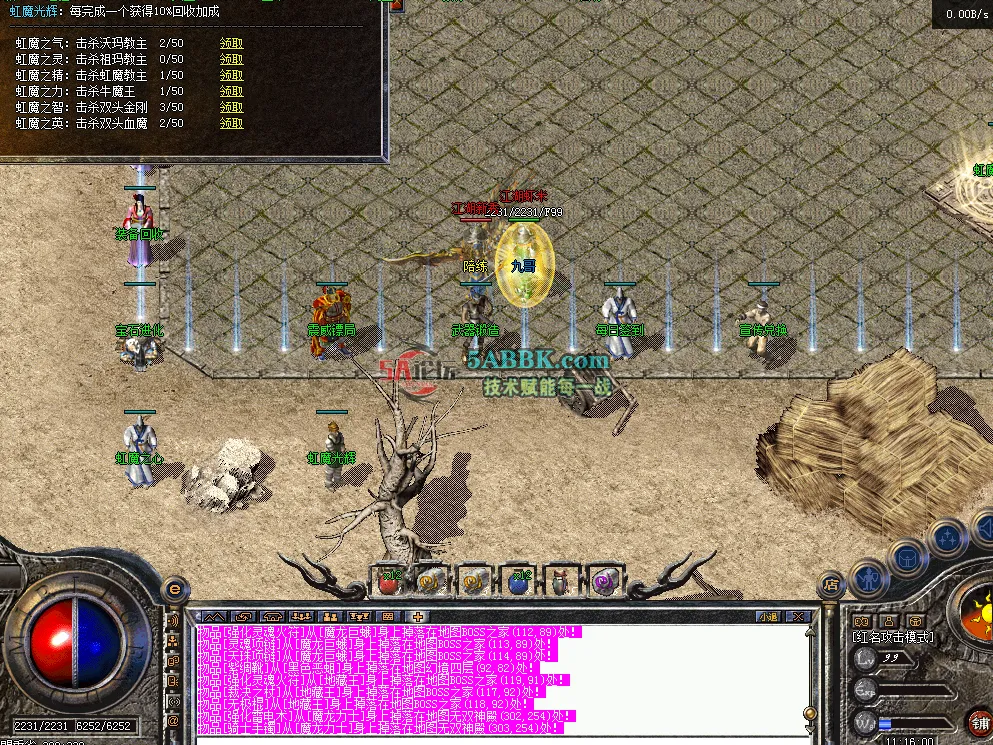Claim the 虹魔之智 reward via its 领取 link

231,107
